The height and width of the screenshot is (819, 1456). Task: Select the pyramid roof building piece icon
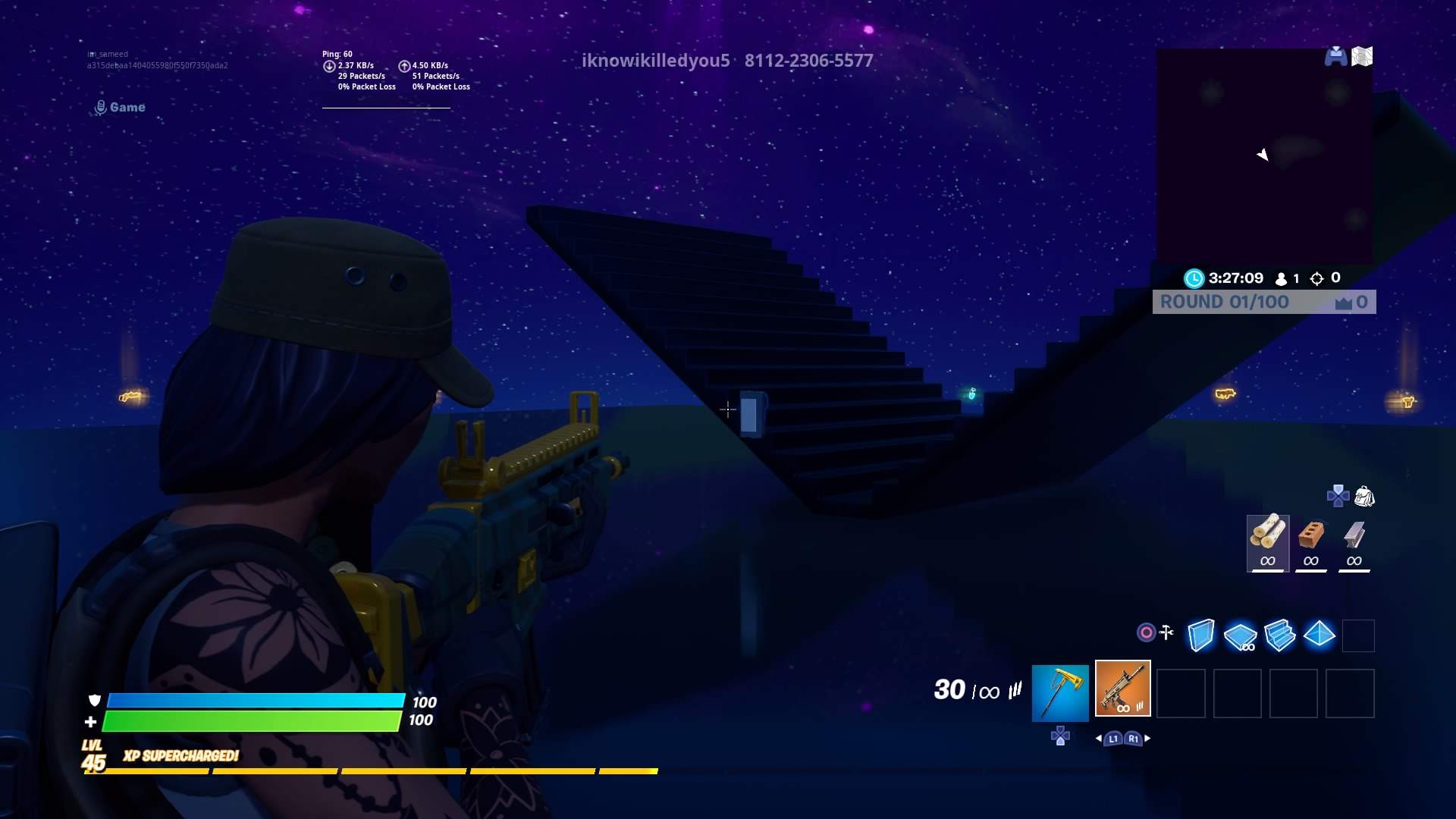click(x=1319, y=636)
